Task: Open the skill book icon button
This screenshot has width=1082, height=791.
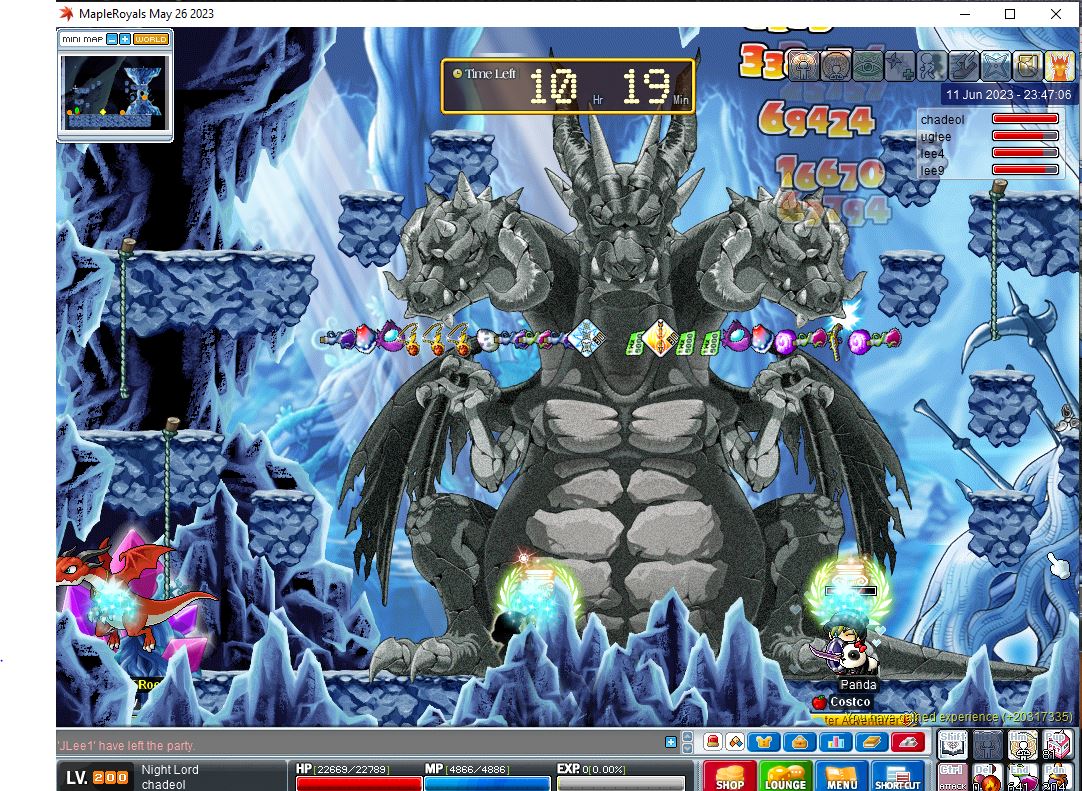Action: click(870, 742)
